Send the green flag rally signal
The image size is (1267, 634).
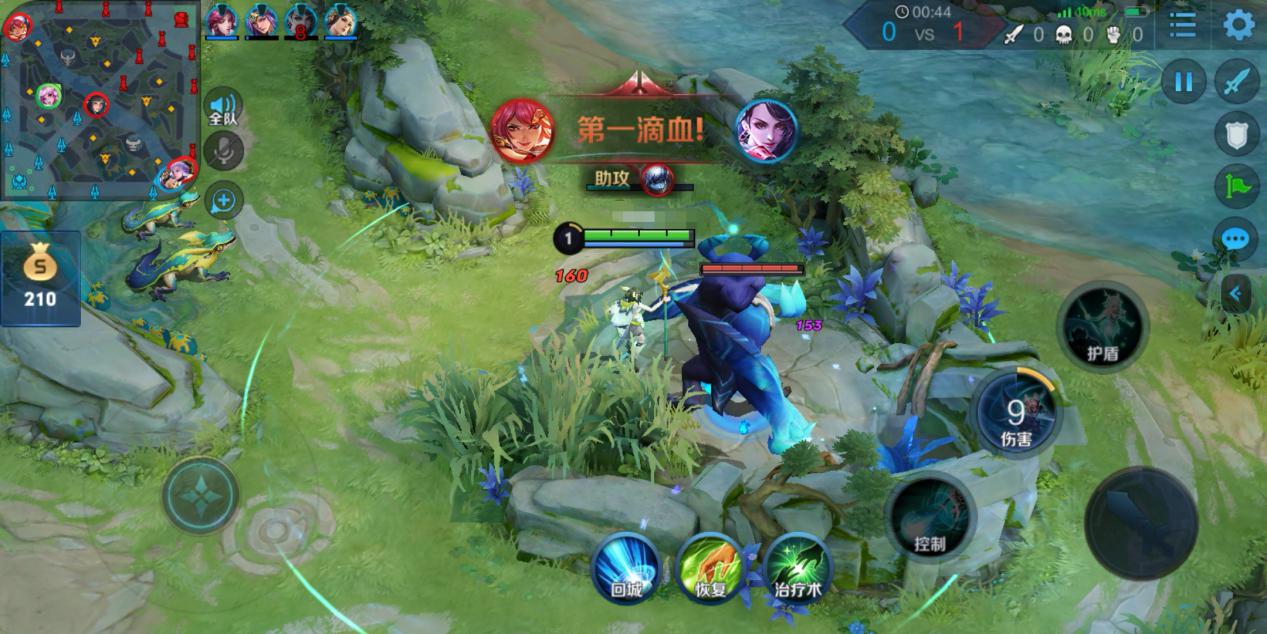tap(1237, 186)
